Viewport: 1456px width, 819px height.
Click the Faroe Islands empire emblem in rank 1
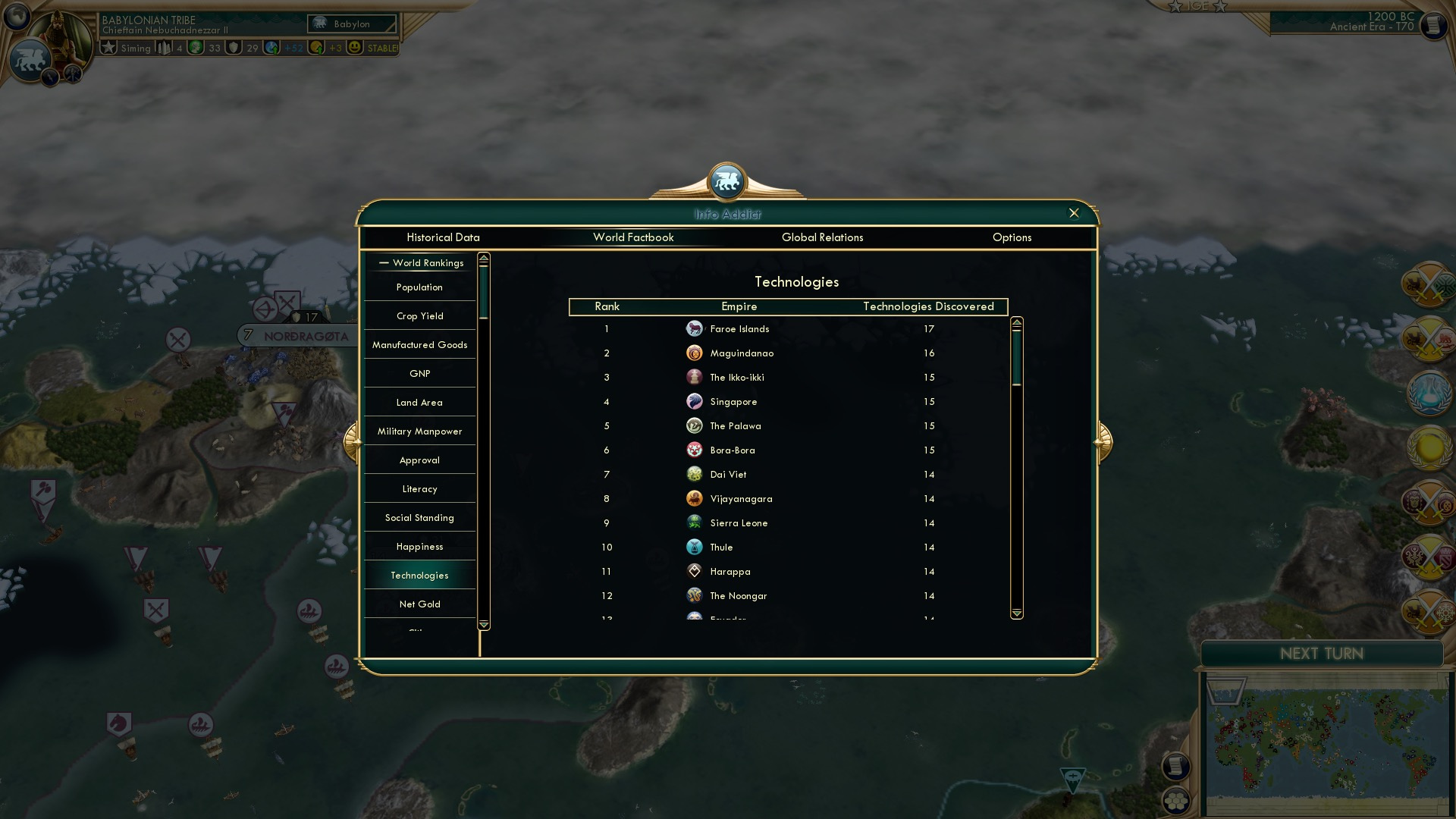(695, 329)
